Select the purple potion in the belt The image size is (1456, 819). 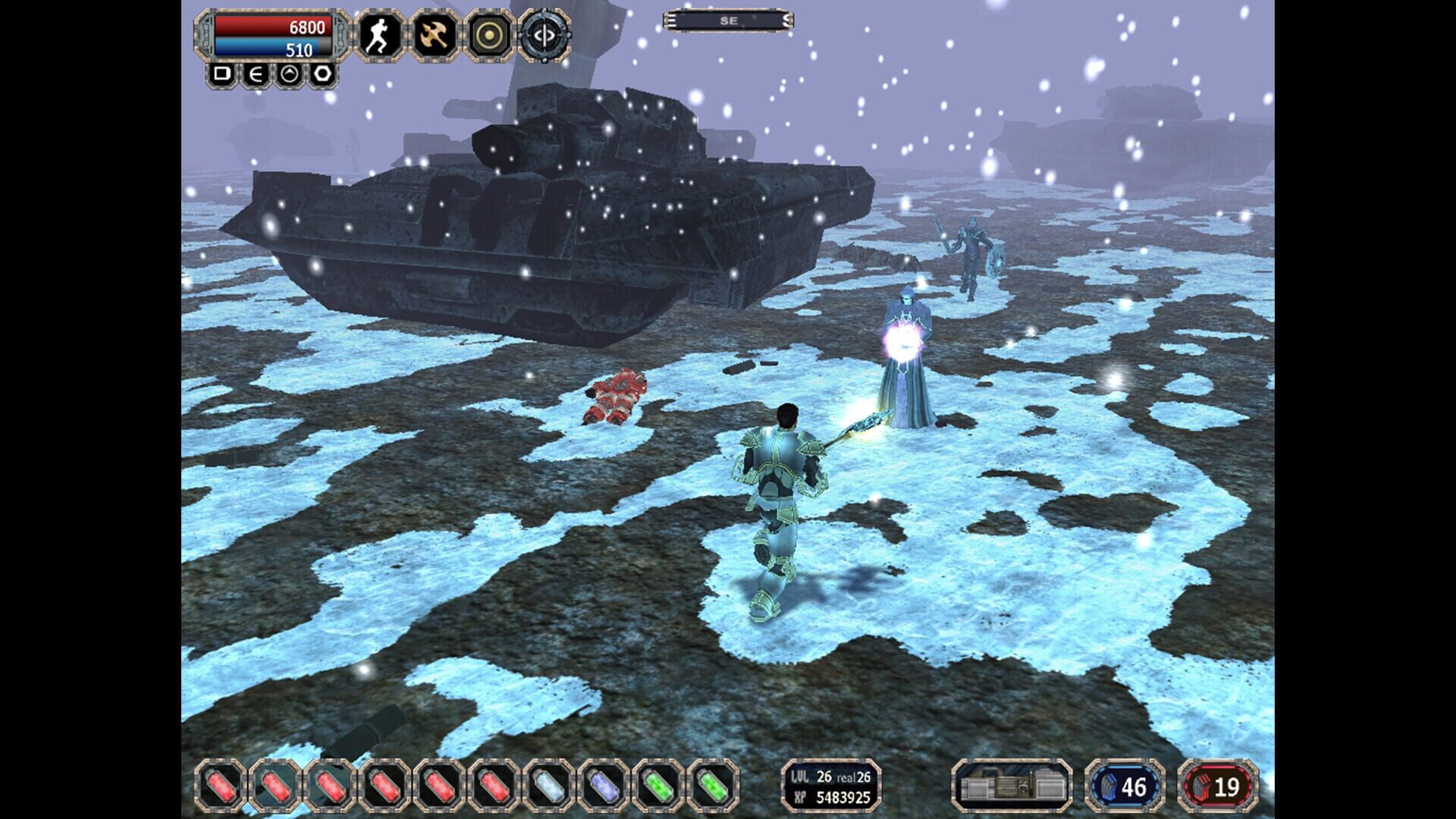[605, 786]
